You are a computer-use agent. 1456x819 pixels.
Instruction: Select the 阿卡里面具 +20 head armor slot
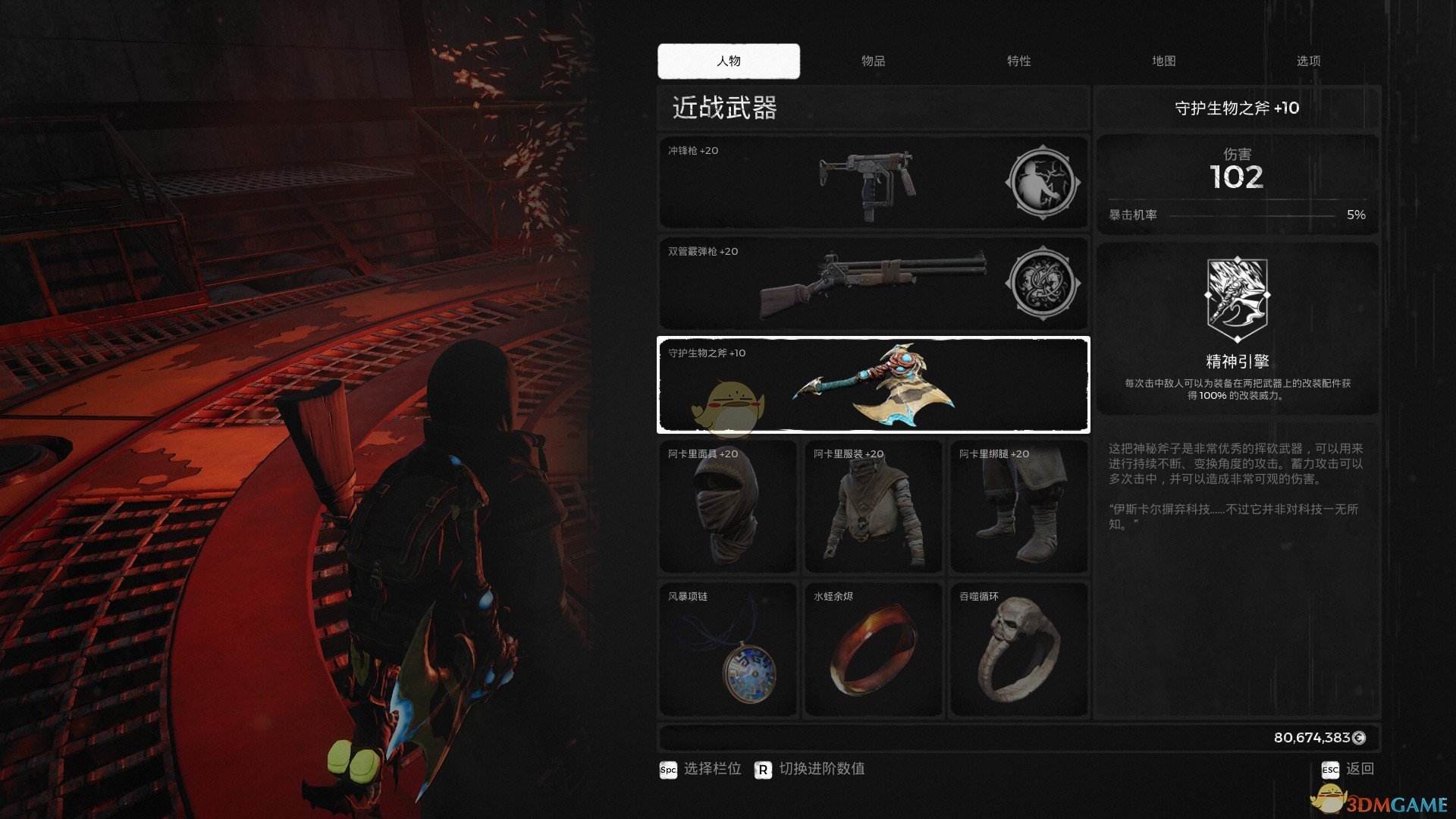coord(728,507)
